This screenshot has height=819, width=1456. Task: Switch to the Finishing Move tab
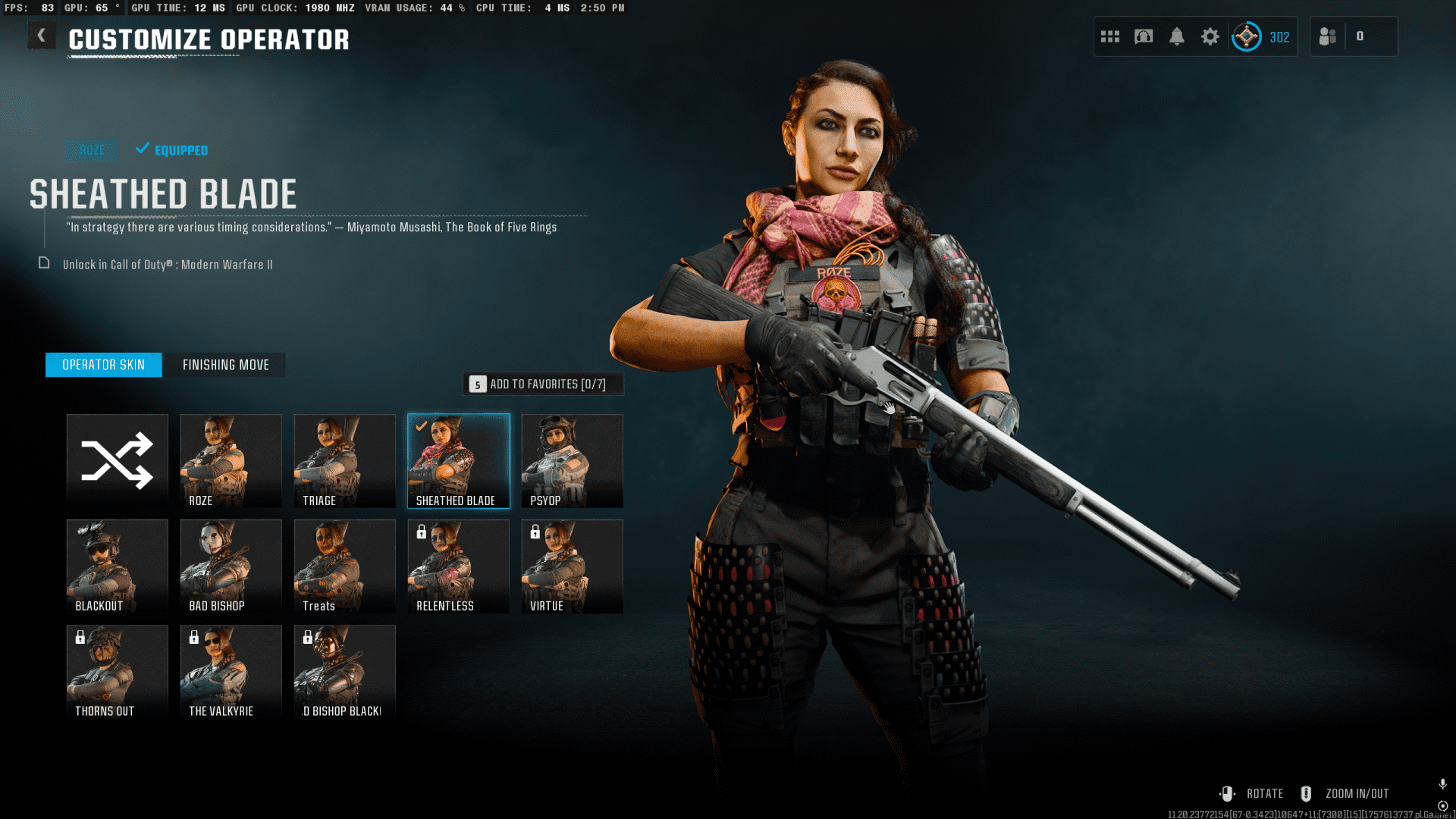[x=225, y=365]
